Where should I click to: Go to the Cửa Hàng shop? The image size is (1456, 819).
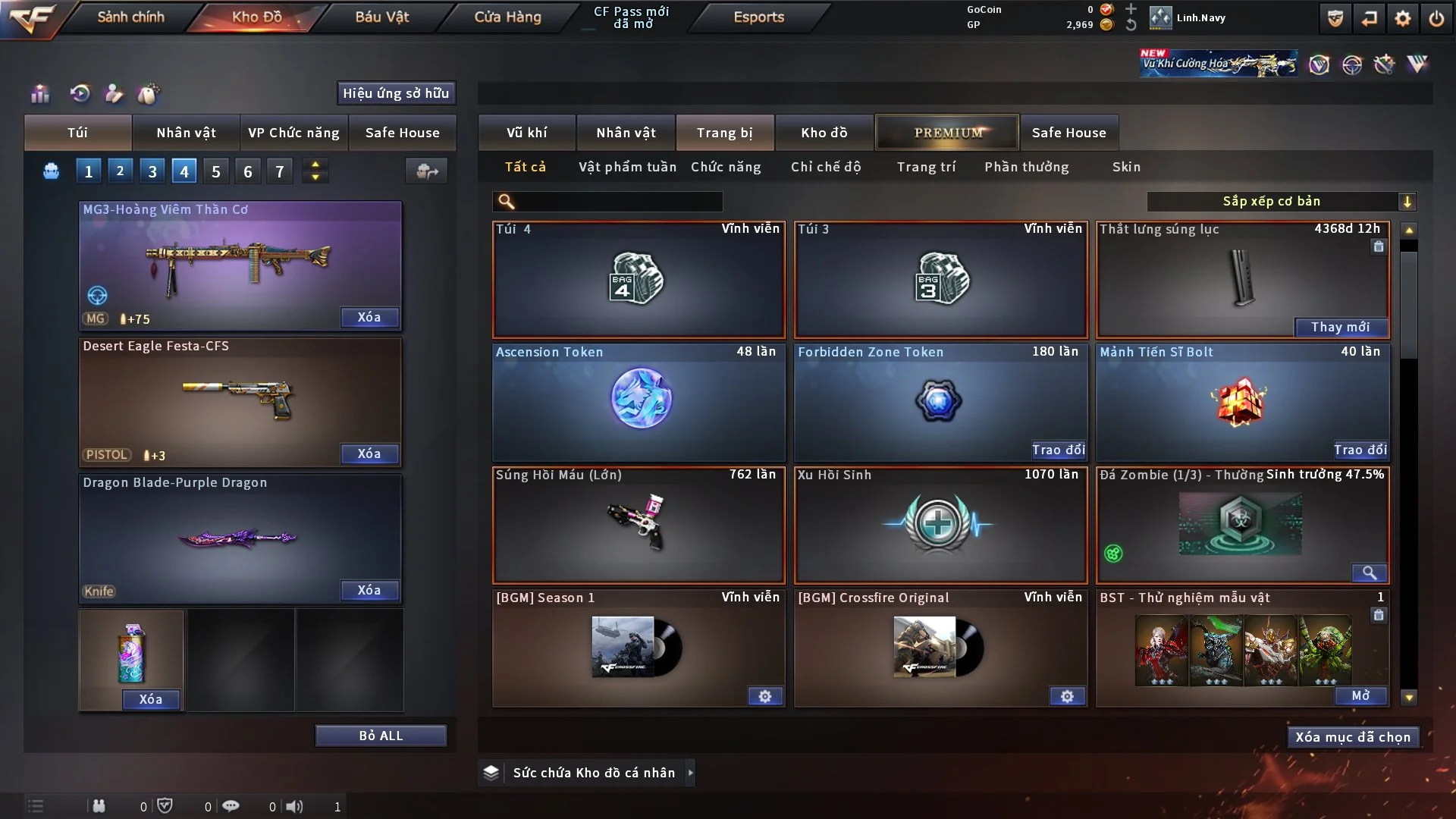click(x=507, y=17)
